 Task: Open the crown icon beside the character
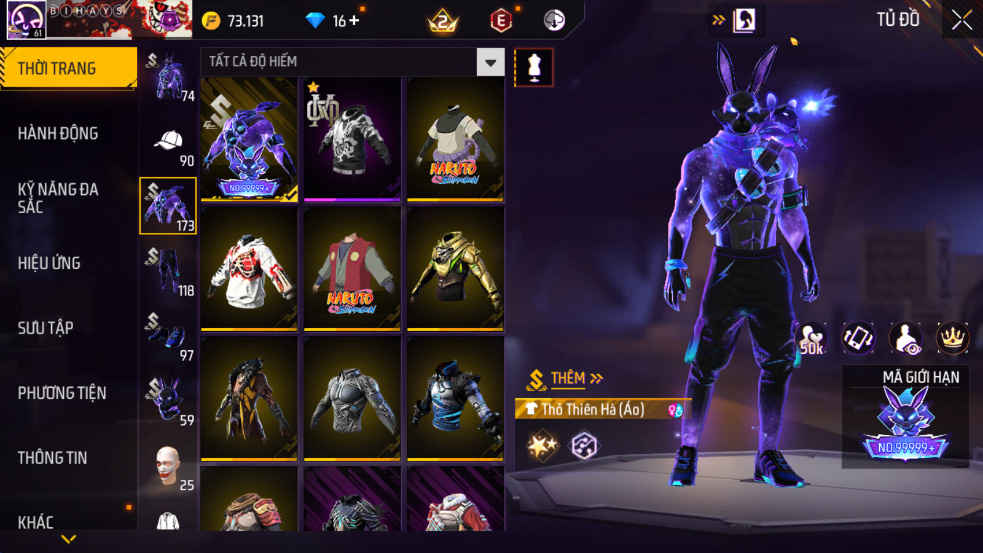coord(952,338)
